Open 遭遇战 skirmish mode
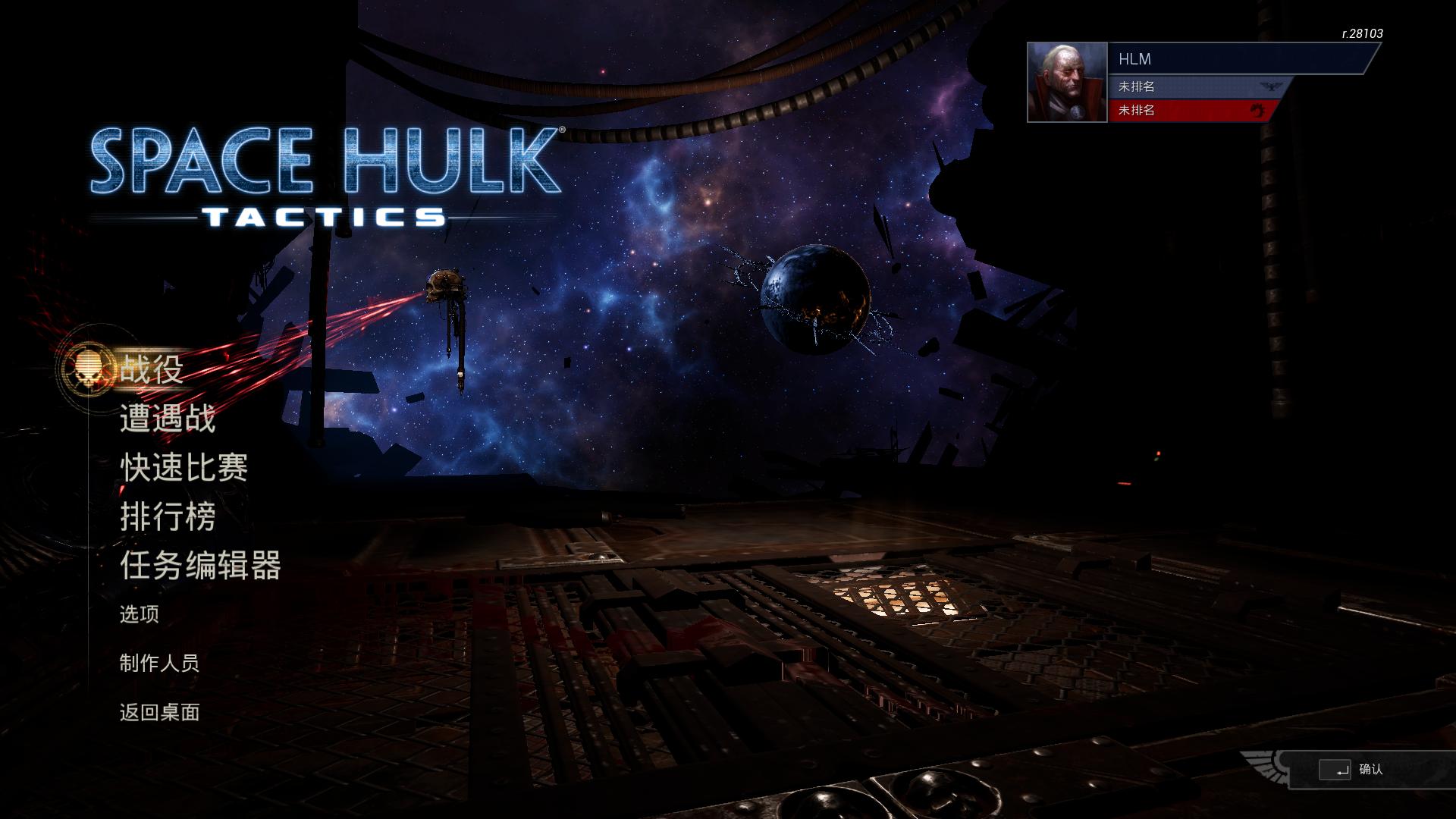 [168, 420]
